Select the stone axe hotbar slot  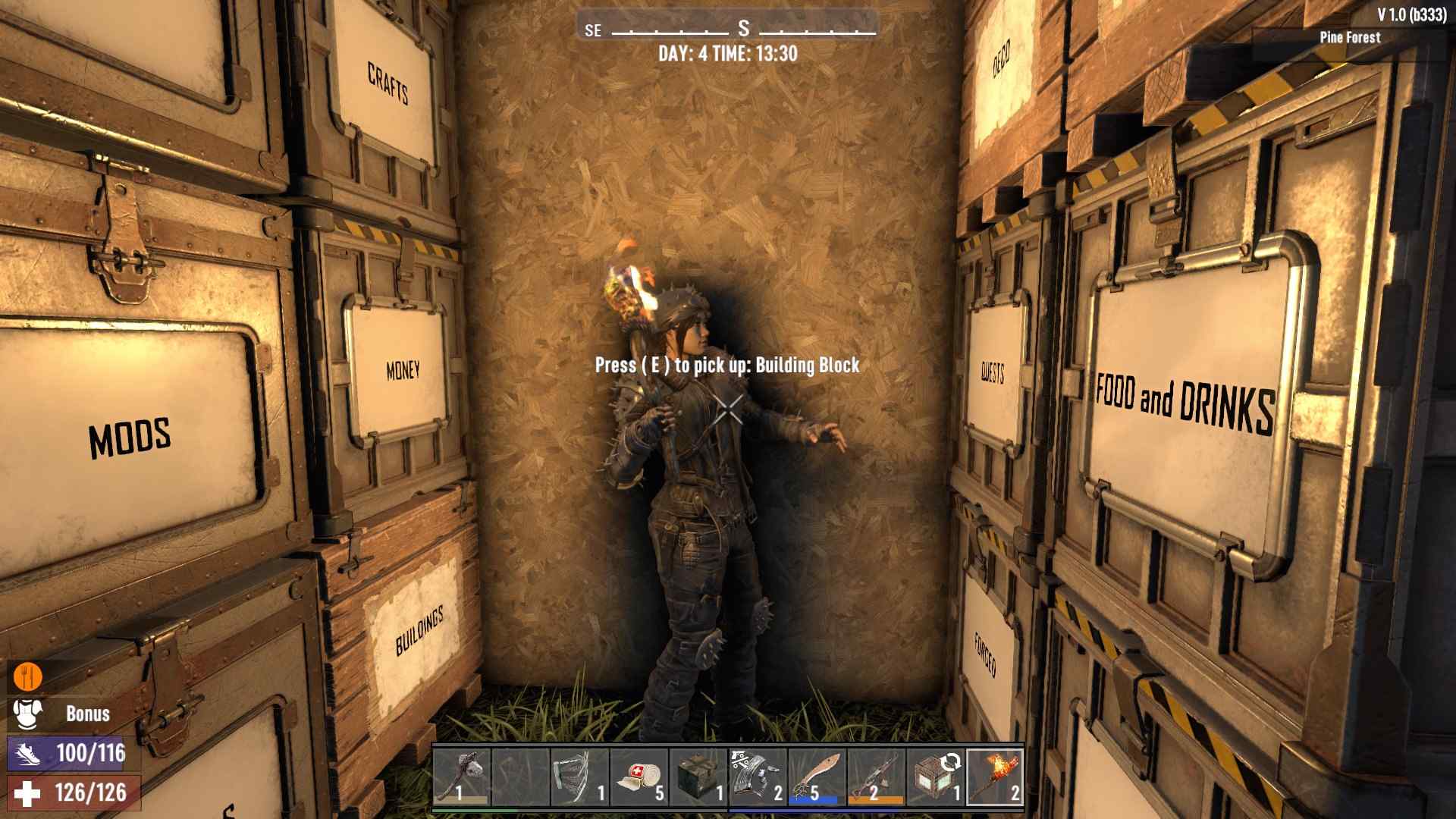(462, 776)
